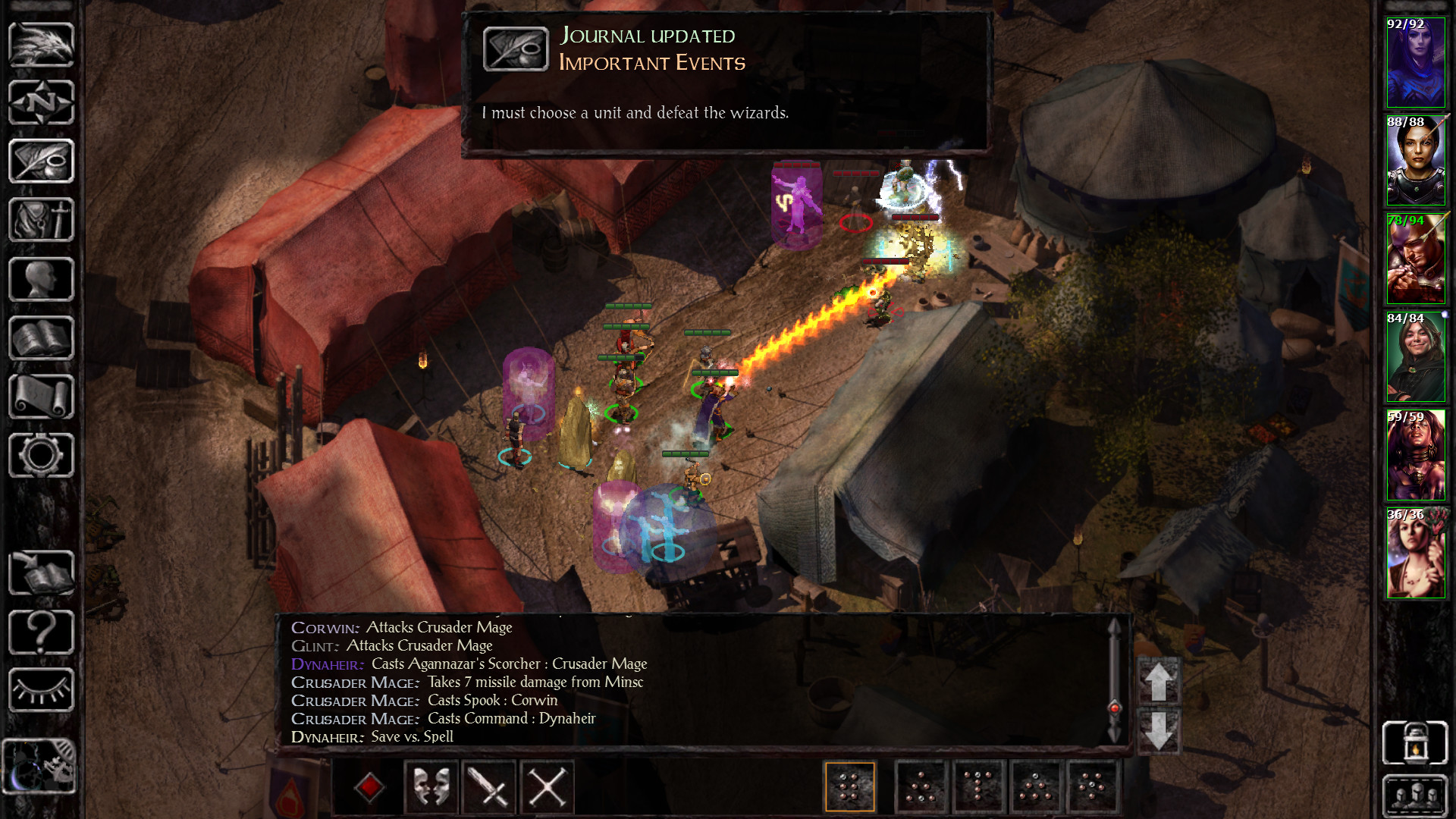Open help via the question mark icon
Viewport: 1456px width, 819px height.
41,633
